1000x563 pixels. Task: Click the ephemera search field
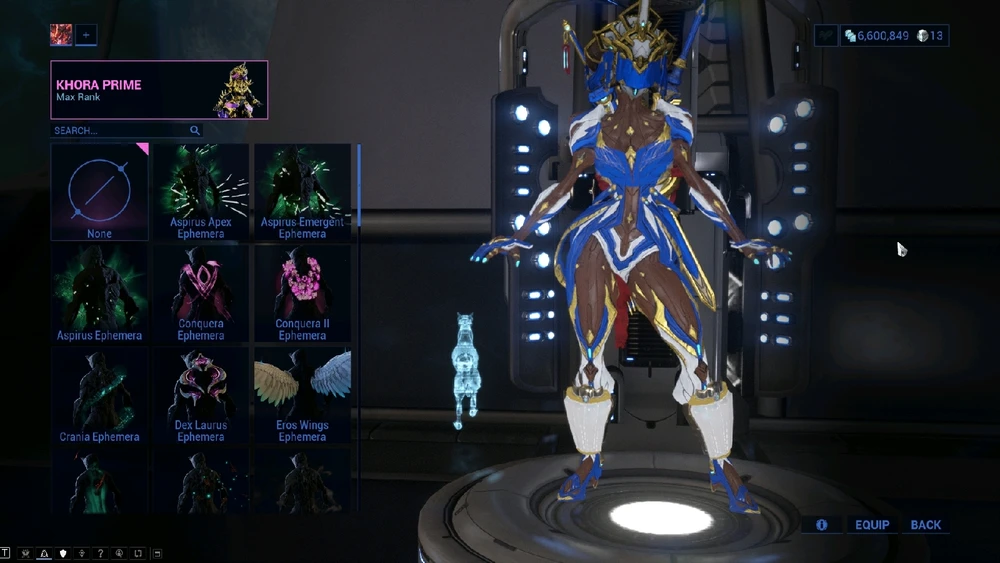pyautogui.click(x=120, y=130)
